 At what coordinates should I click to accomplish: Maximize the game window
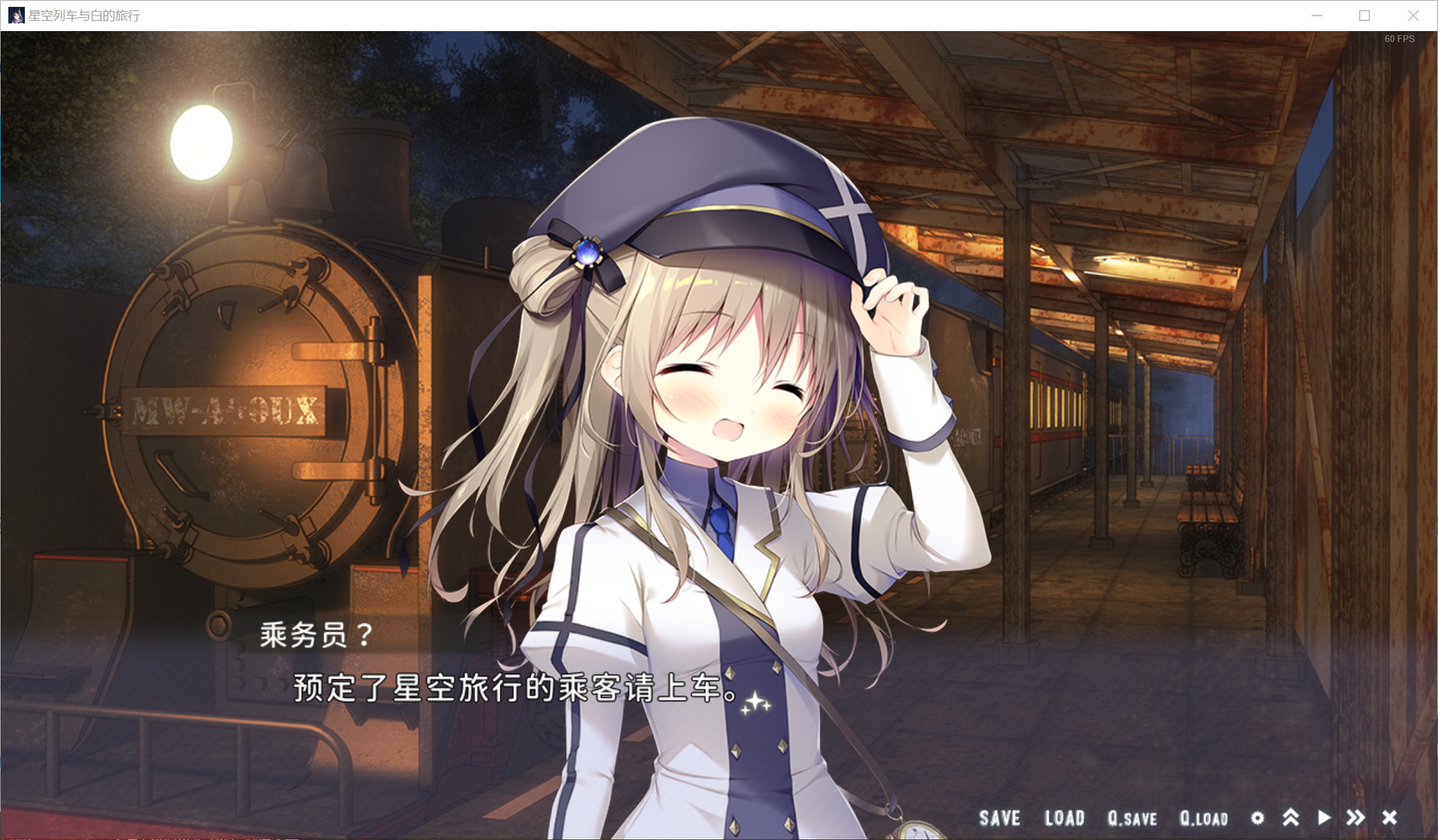pyautogui.click(x=1363, y=15)
